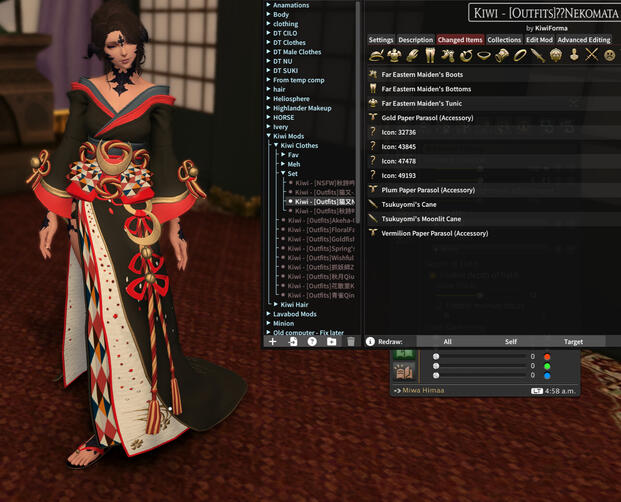Viewport: 621px width, 502px height.
Task: Choose Tsukuyomi's Moonlit Cane in the list
Action: (421, 219)
